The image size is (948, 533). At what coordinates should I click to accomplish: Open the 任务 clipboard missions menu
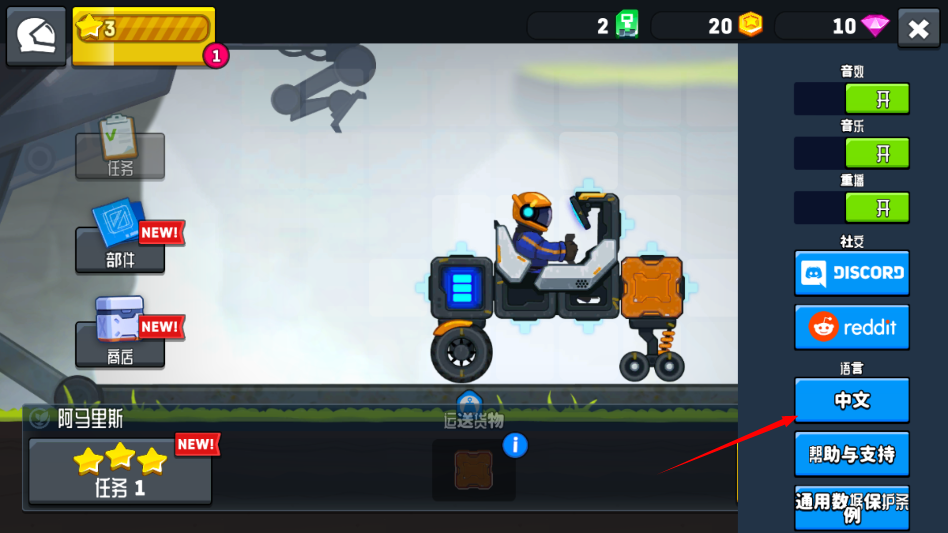[120, 152]
